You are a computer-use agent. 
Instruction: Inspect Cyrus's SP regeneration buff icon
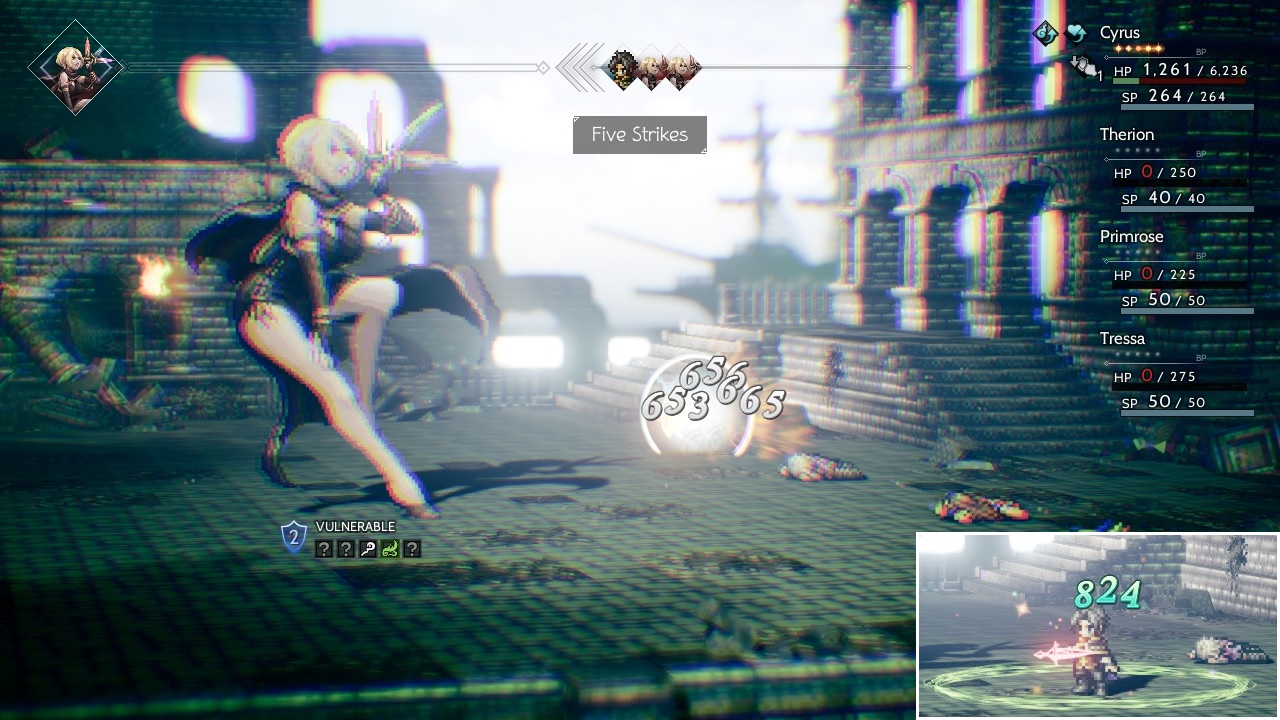tap(1046, 33)
